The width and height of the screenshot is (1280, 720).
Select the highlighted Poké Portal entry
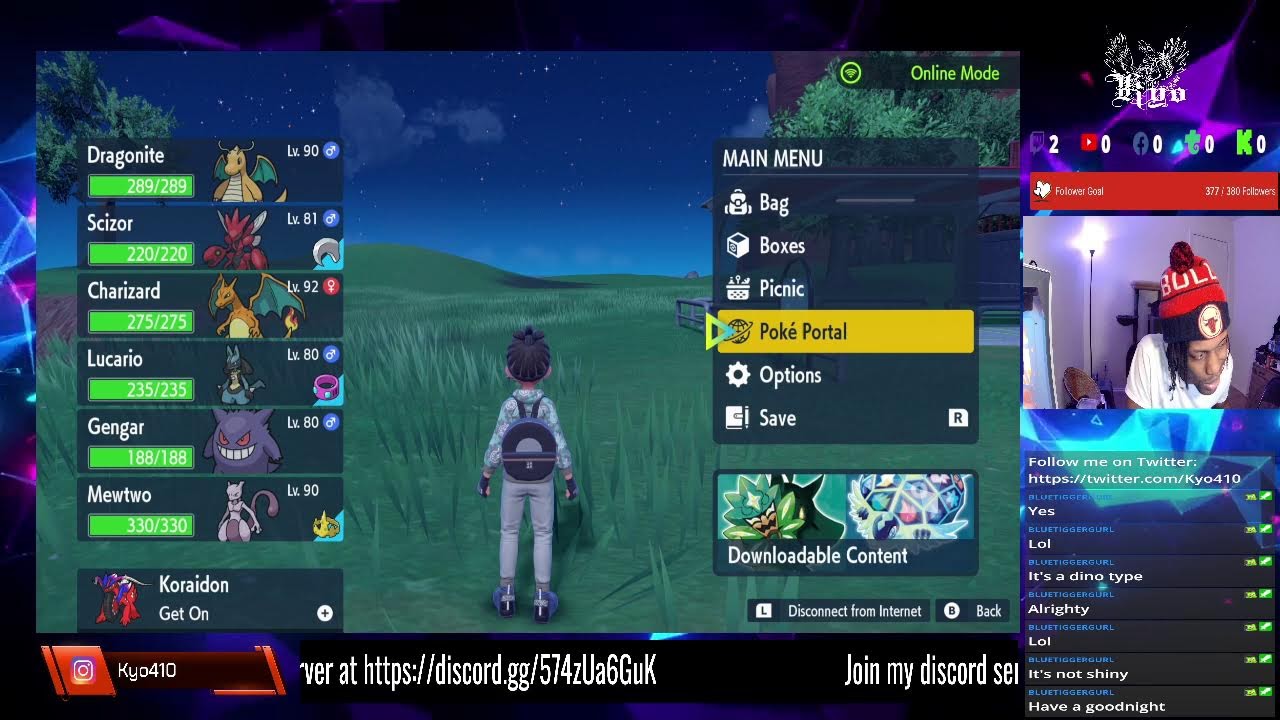(845, 332)
